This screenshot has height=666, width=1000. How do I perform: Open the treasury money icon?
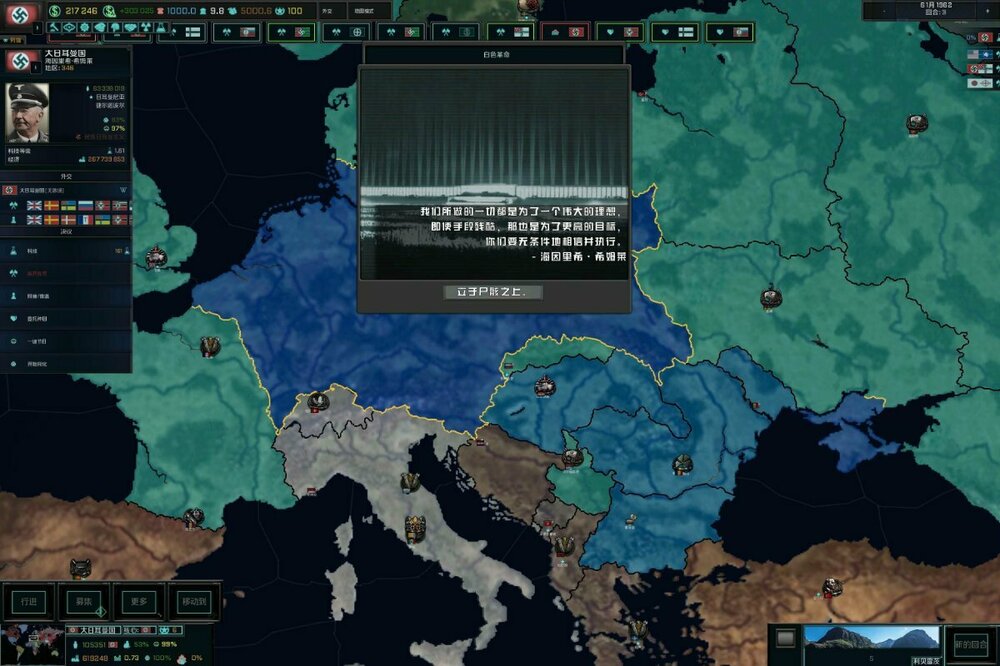click(52, 12)
